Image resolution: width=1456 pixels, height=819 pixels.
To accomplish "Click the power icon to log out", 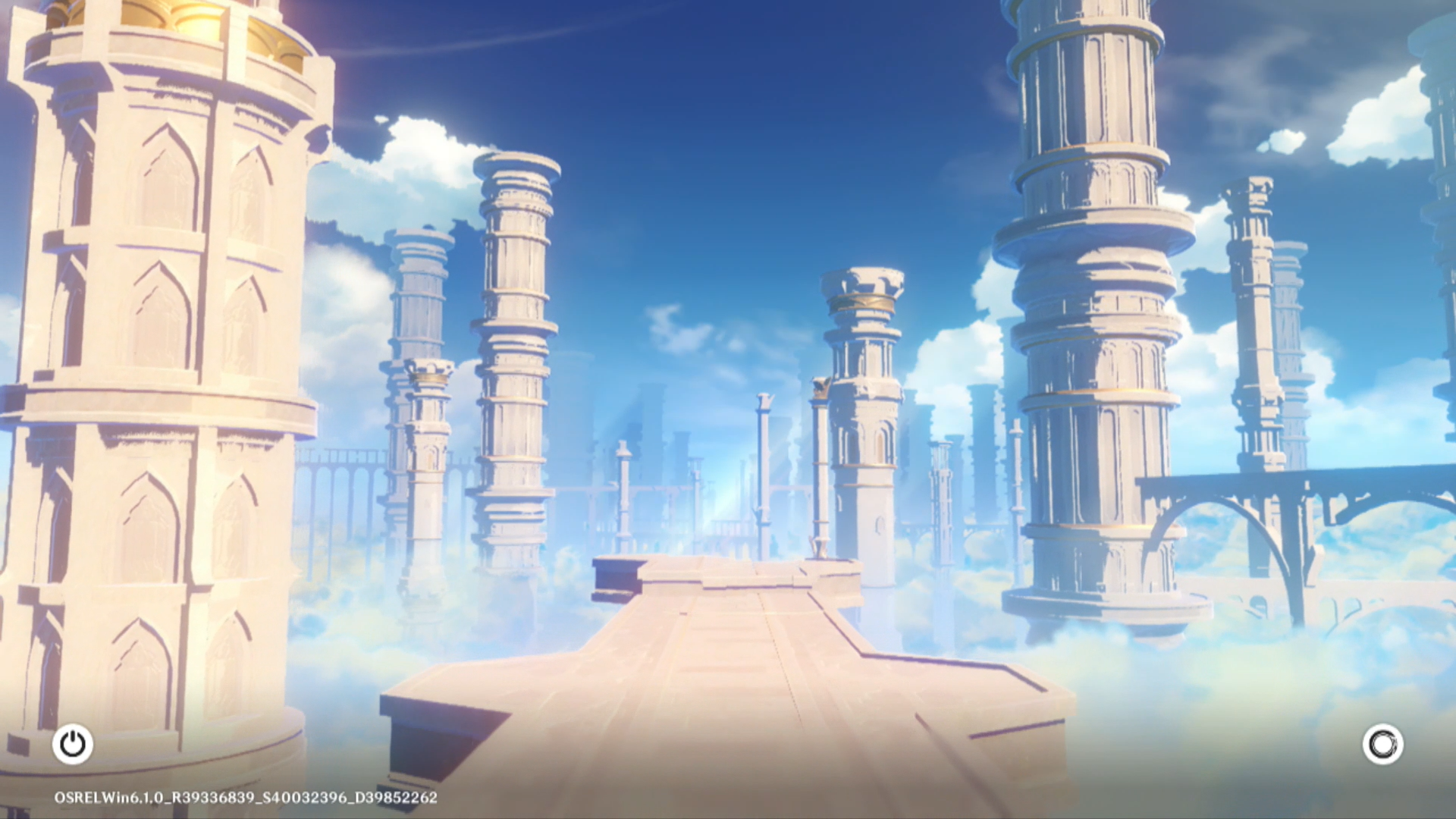I will pyautogui.click(x=73, y=744).
